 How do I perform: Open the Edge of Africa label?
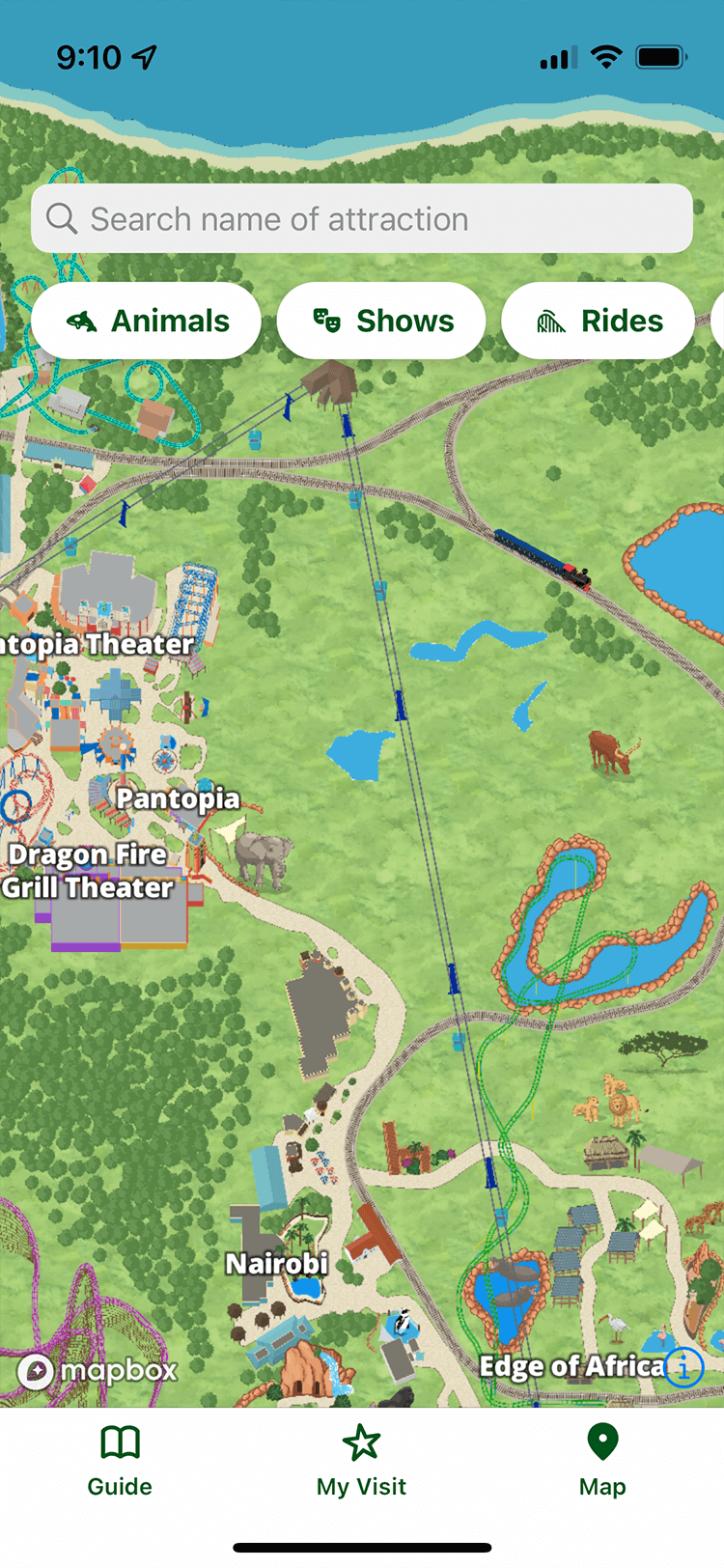(x=571, y=1366)
